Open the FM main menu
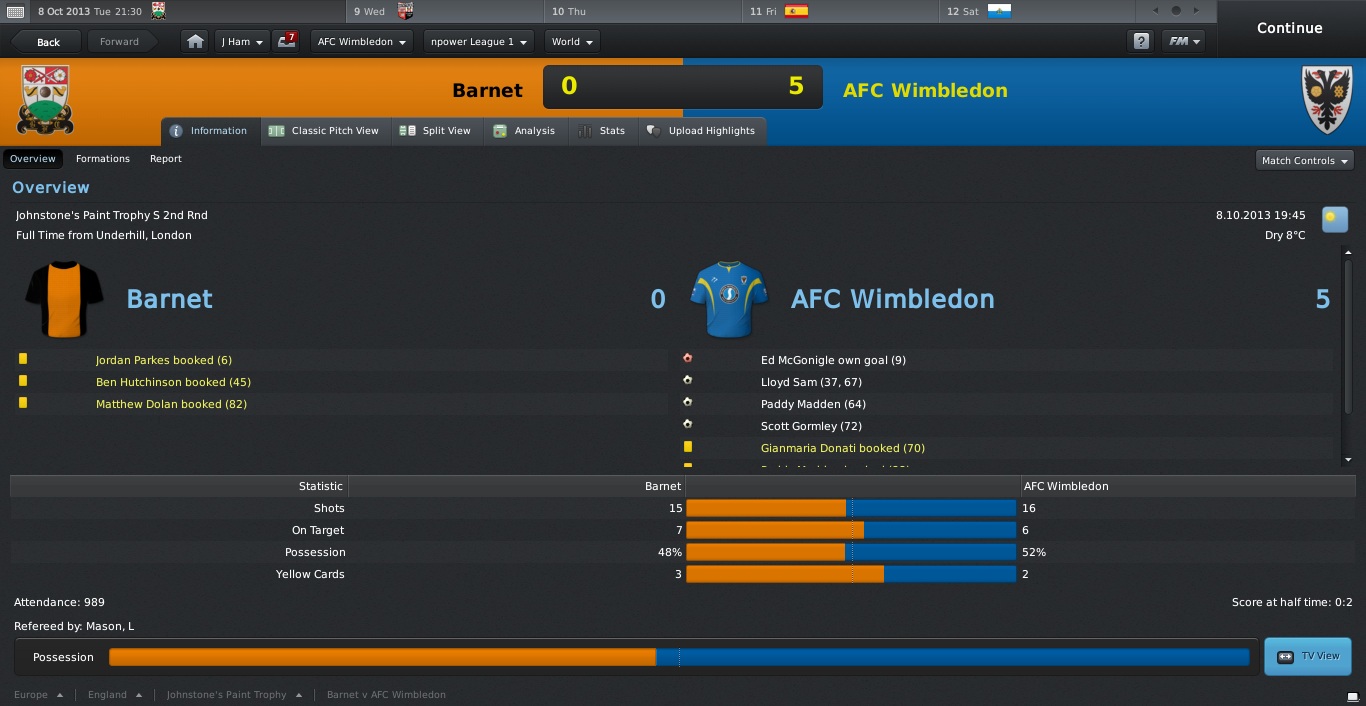Image resolution: width=1366 pixels, height=706 pixels. pos(1184,42)
